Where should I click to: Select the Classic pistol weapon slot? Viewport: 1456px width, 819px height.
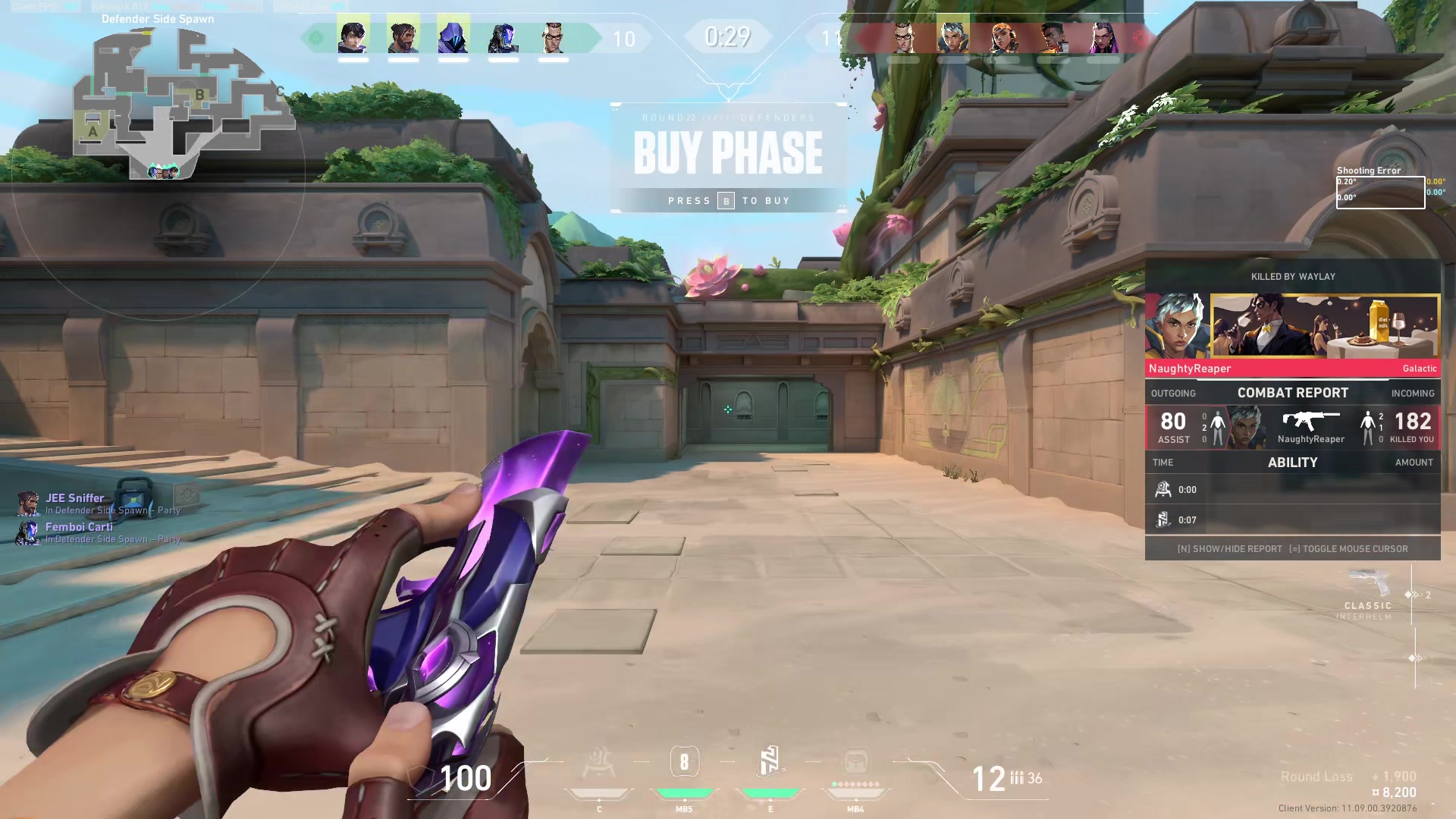(x=1370, y=596)
